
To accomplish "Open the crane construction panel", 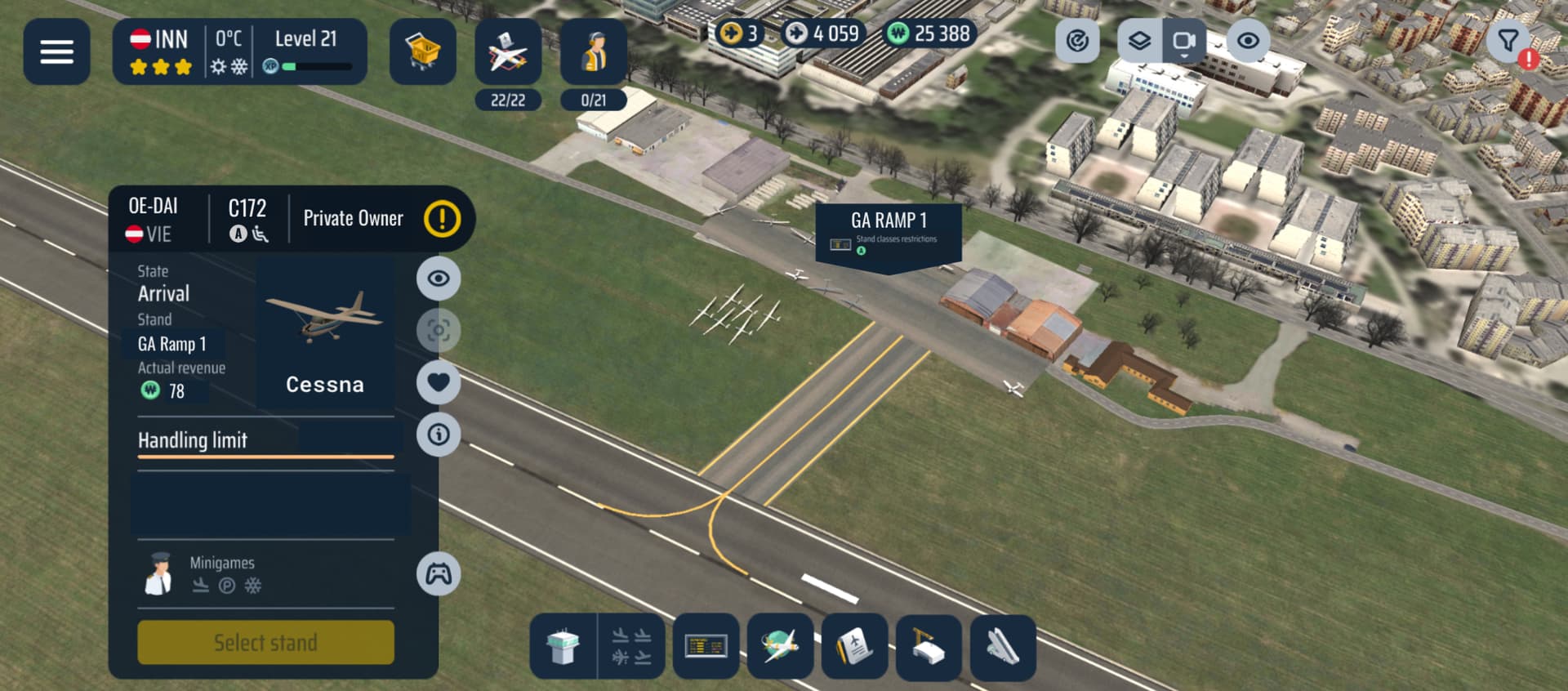I will pos(929,647).
